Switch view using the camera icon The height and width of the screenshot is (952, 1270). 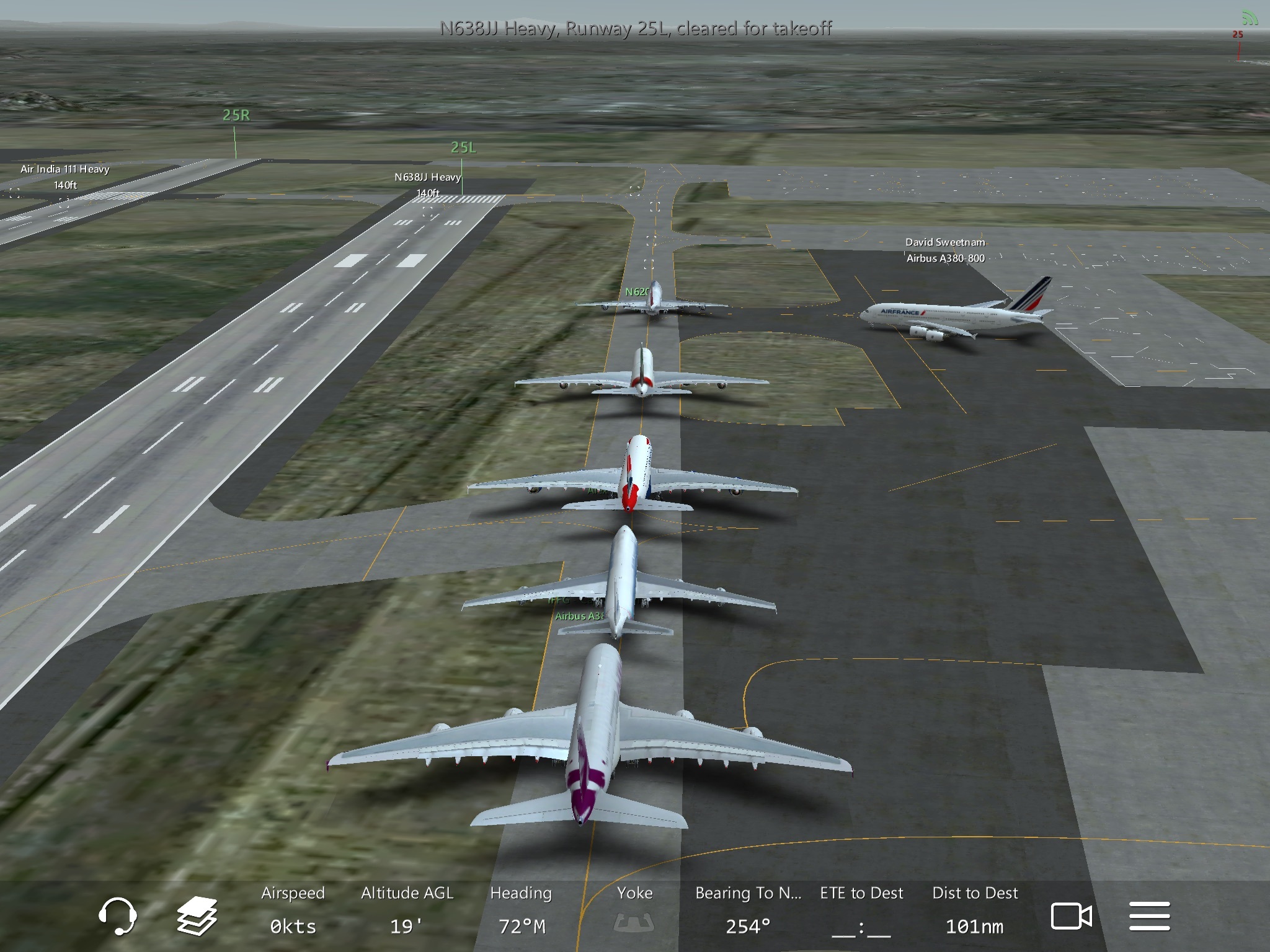point(1071,916)
